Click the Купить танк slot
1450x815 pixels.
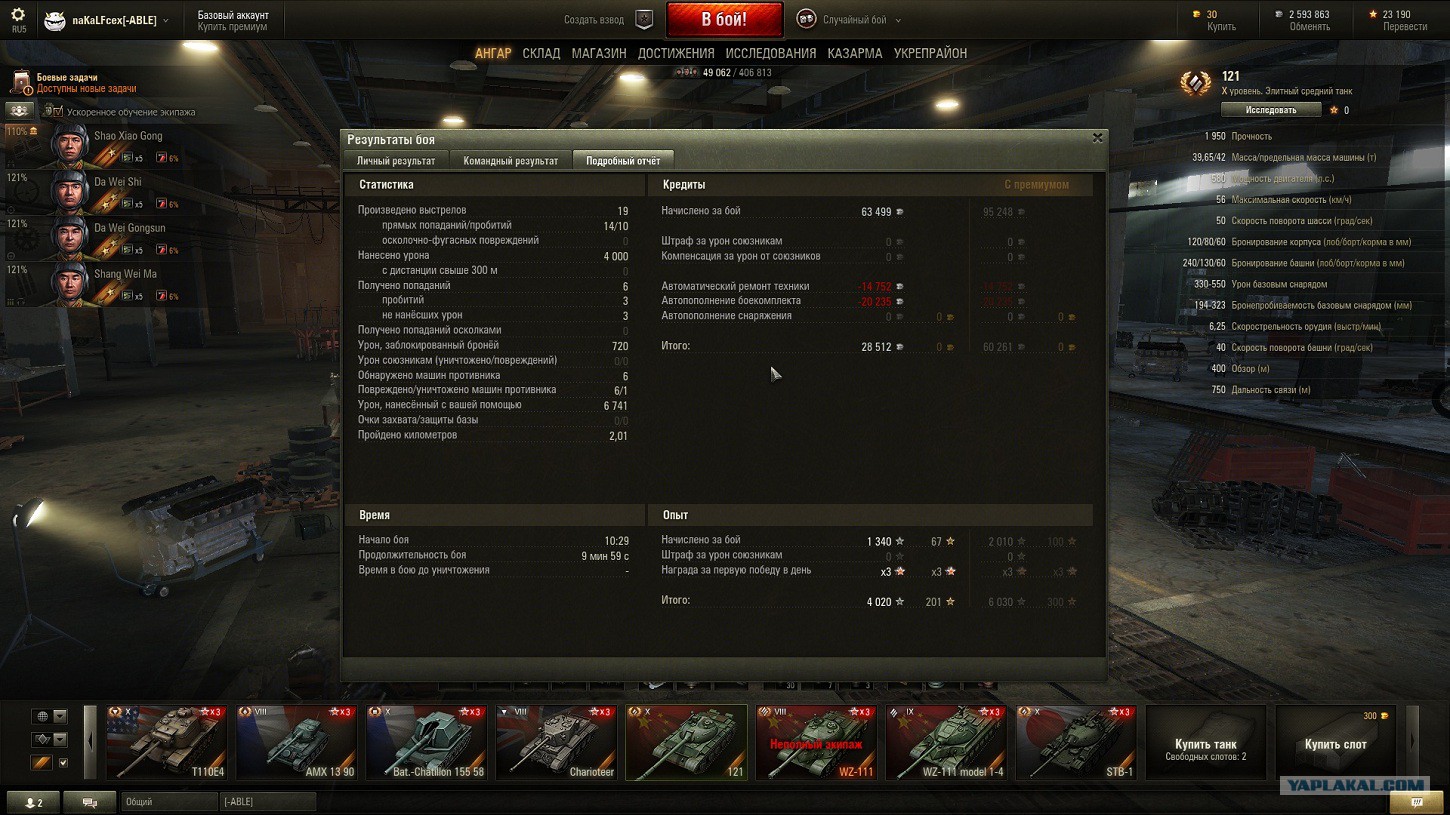(1206, 742)
